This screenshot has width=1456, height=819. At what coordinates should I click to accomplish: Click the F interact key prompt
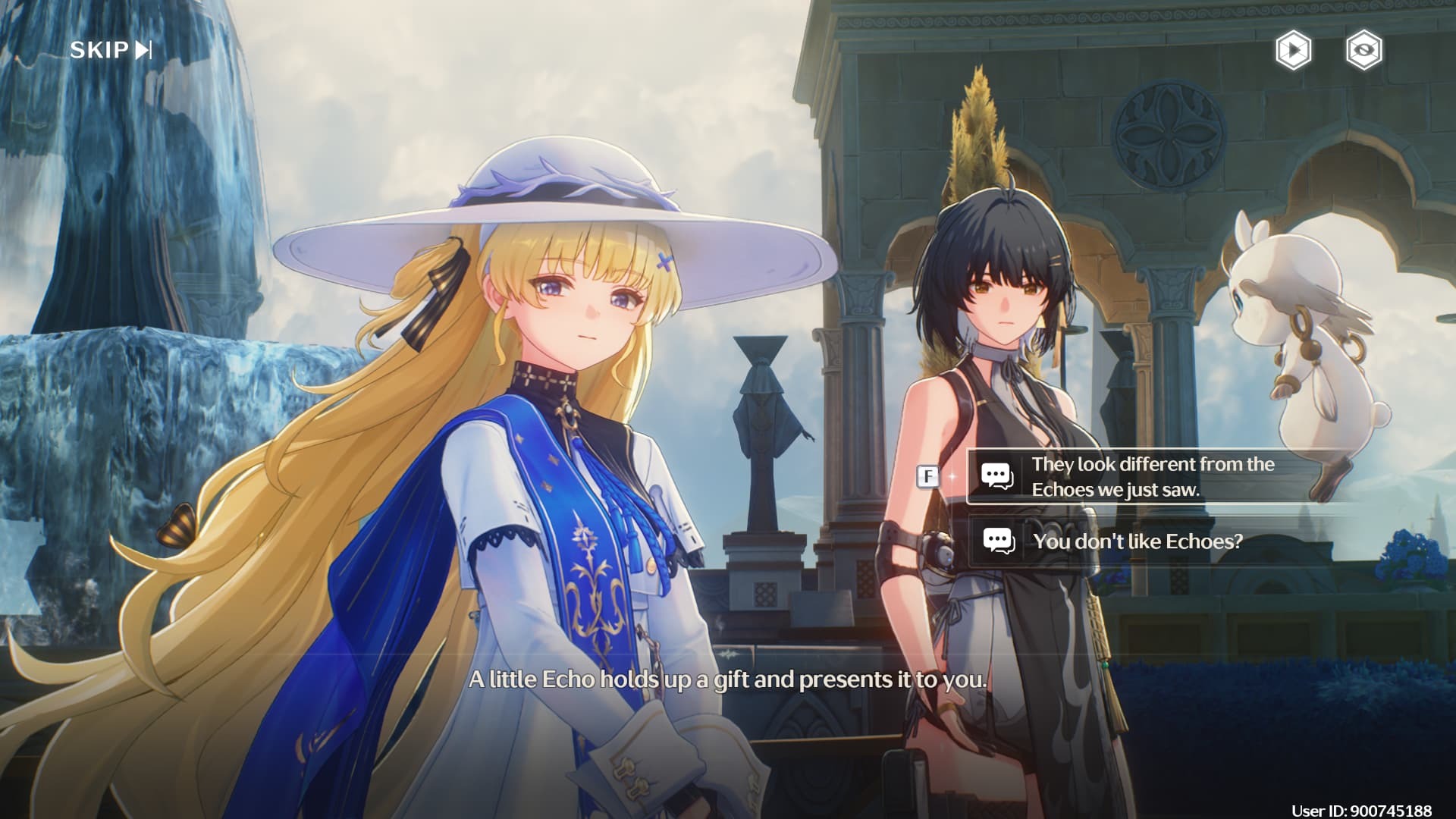click(x=927, y=477)
